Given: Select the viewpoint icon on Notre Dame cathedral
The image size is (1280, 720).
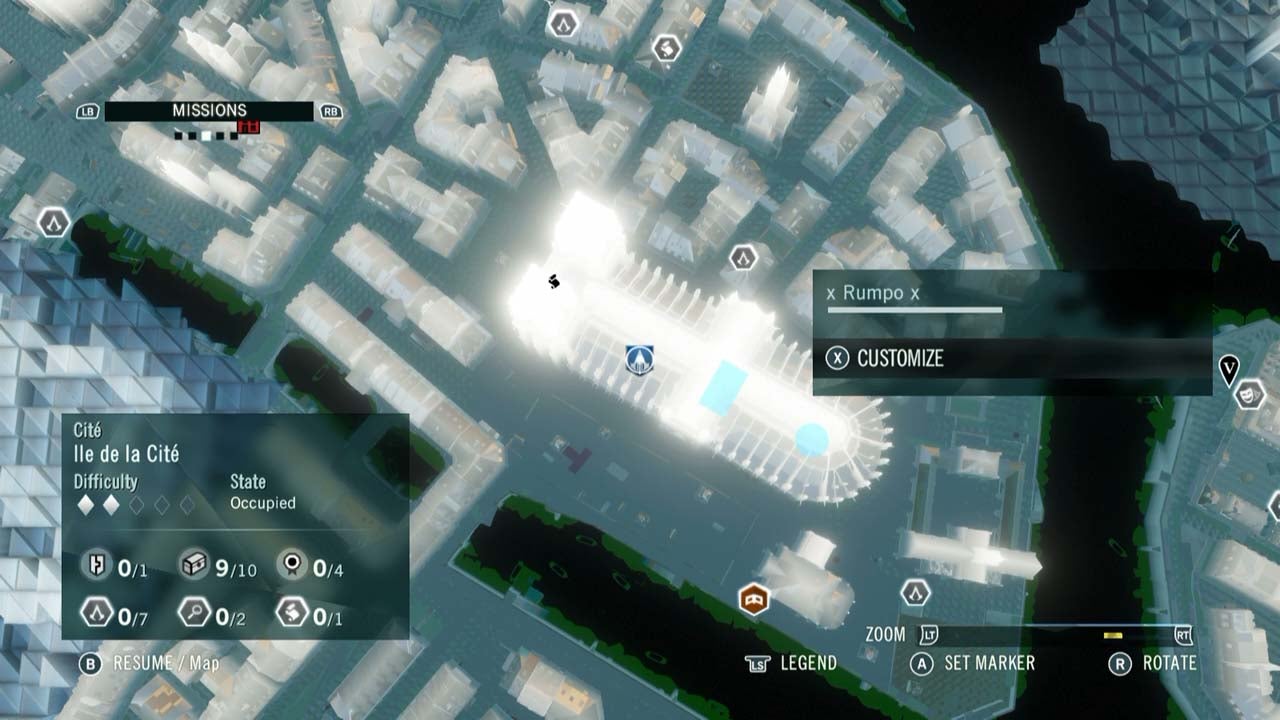Looking at the screenshot, I should [x=638, y=361].
